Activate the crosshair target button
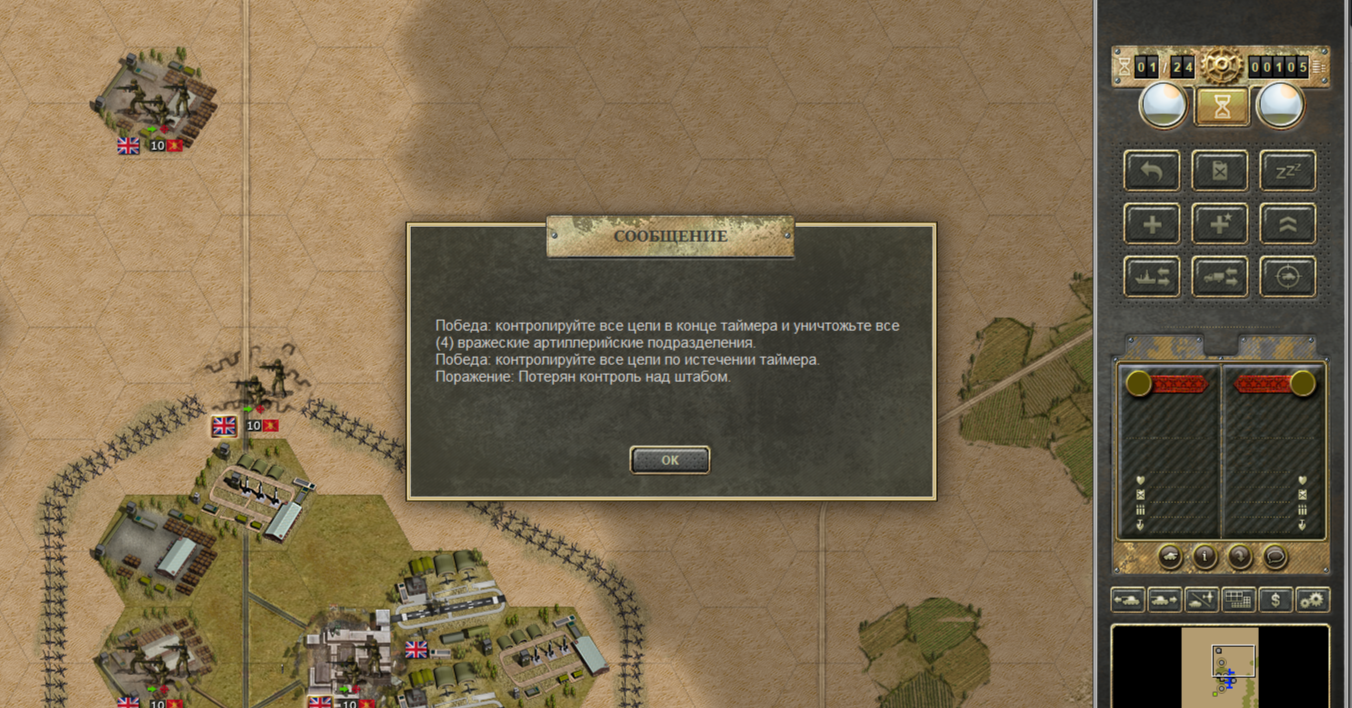 [1287, 277]
